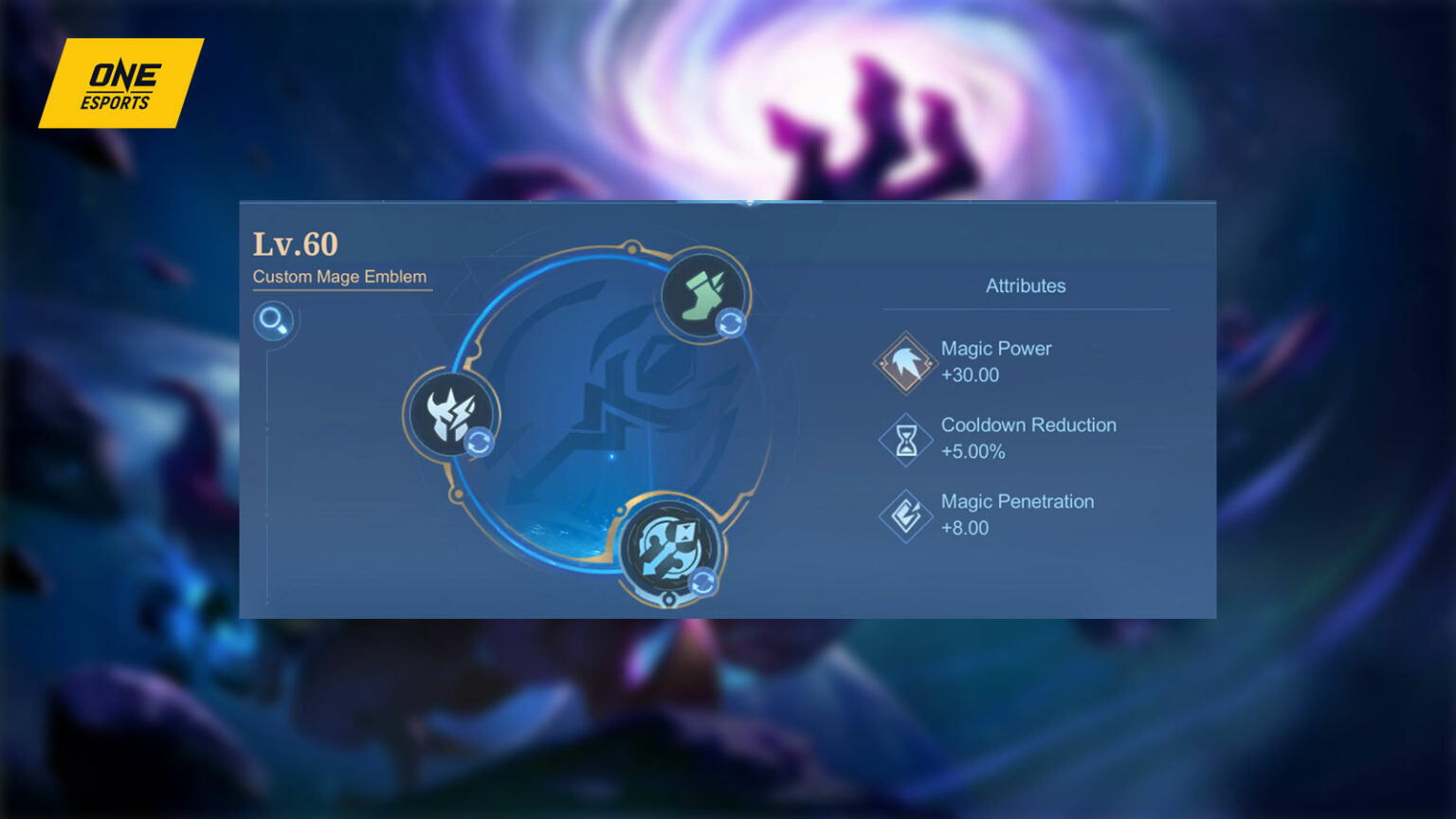
Task: Click the Magic Power attribute icon
Action: tap(904, 362)
